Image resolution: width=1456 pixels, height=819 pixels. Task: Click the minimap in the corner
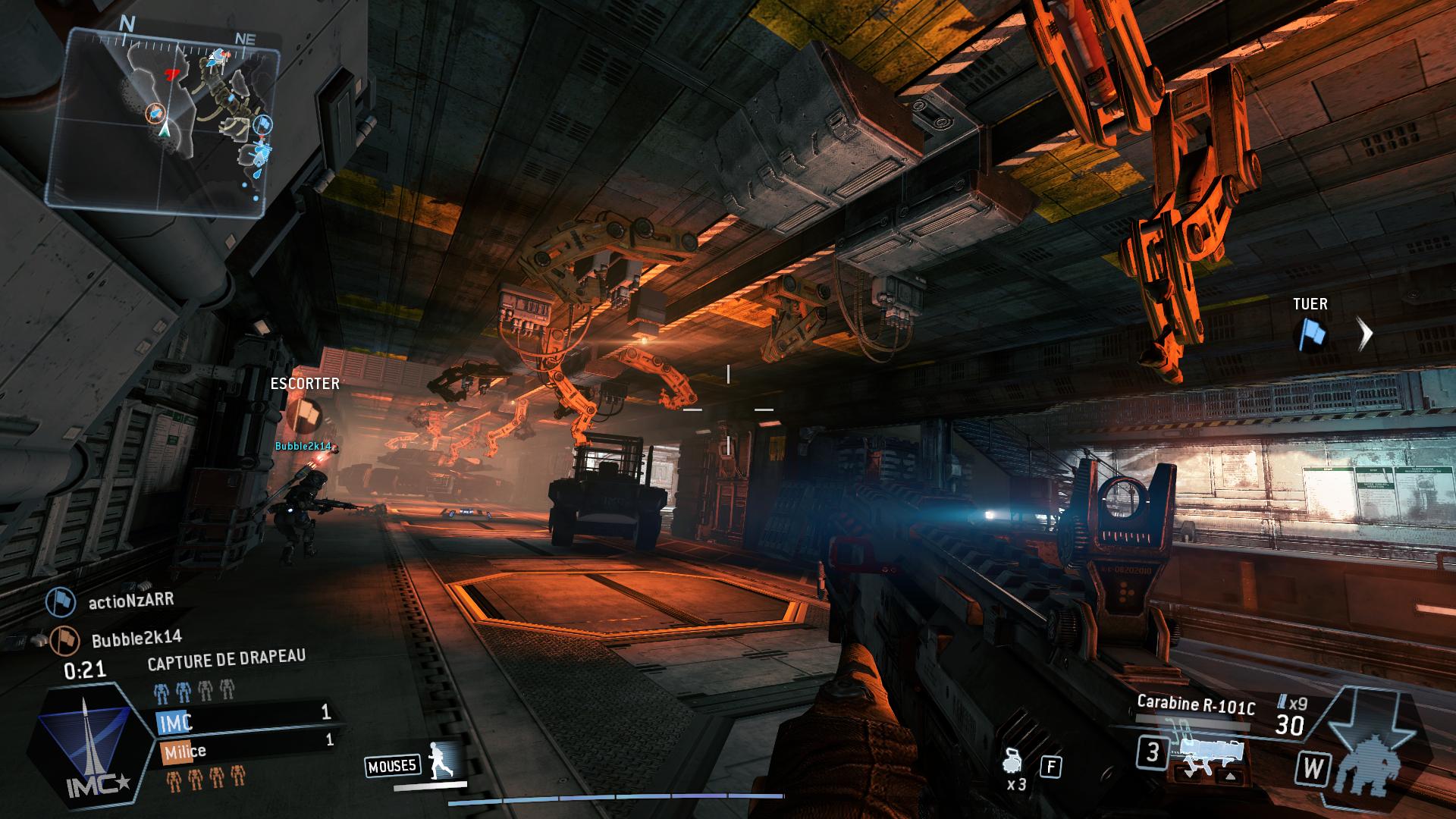pos(162,115)
